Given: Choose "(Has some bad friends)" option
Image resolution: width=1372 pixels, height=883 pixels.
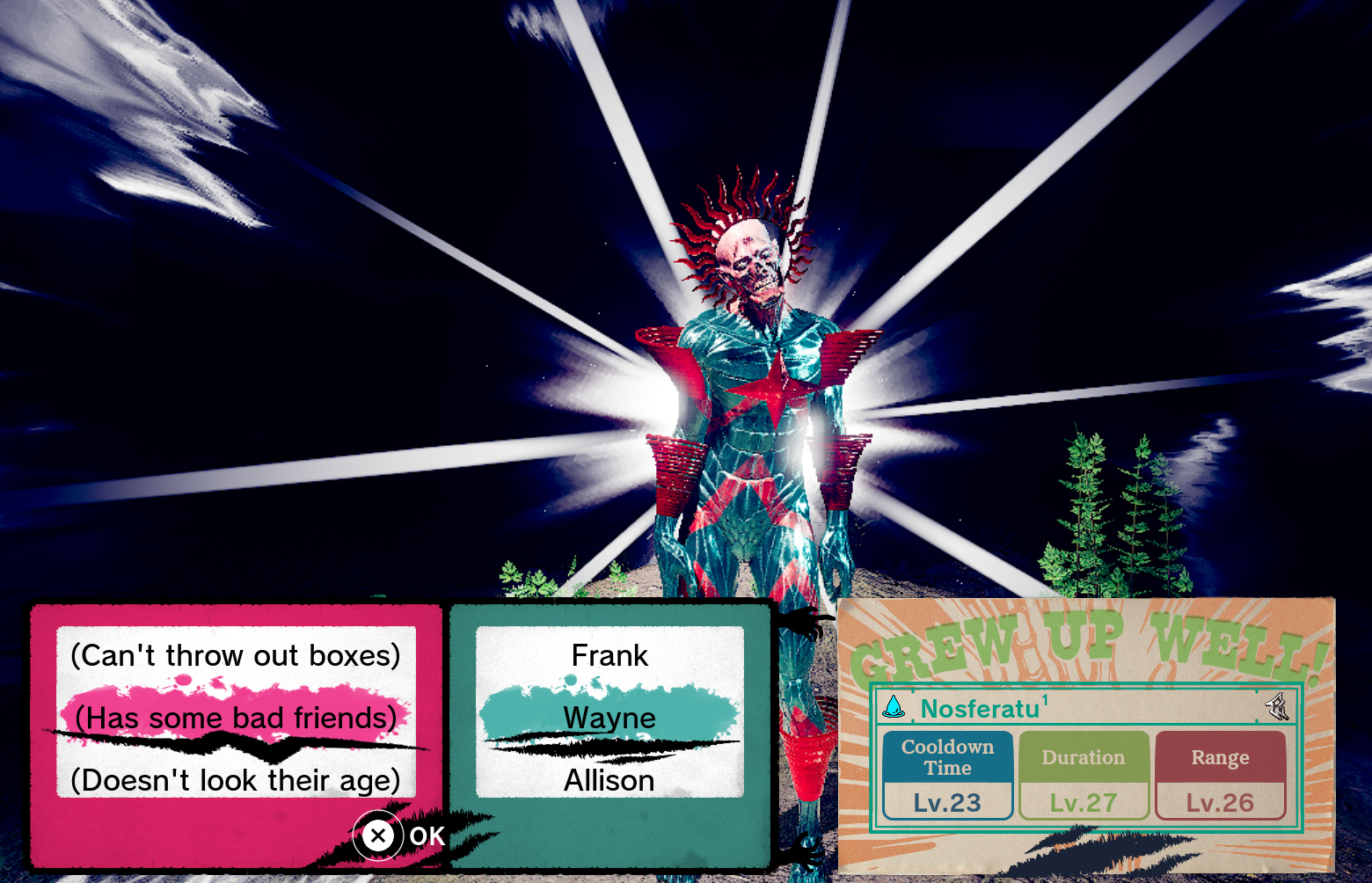Looking at the screenshot, I should click(x=236, y=719).
